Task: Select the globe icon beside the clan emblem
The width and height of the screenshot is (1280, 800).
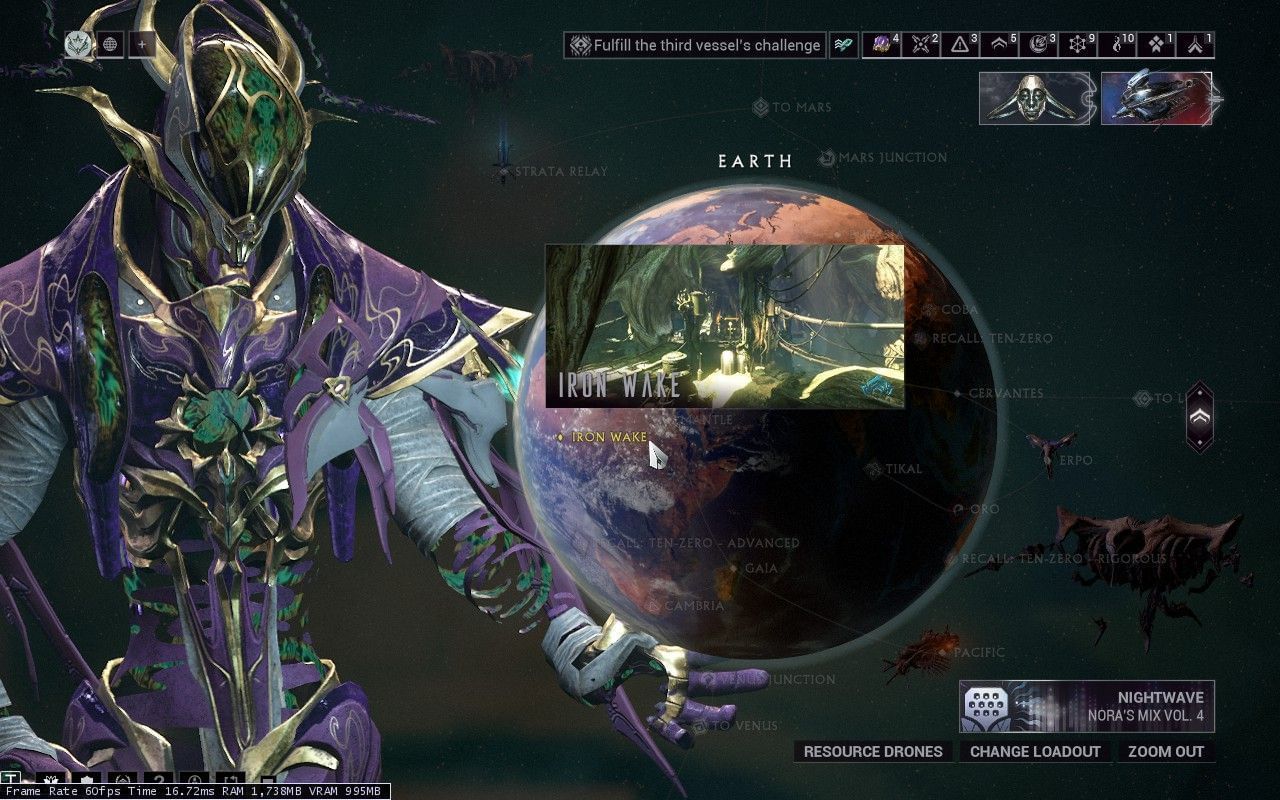Action: coord(110,44)
